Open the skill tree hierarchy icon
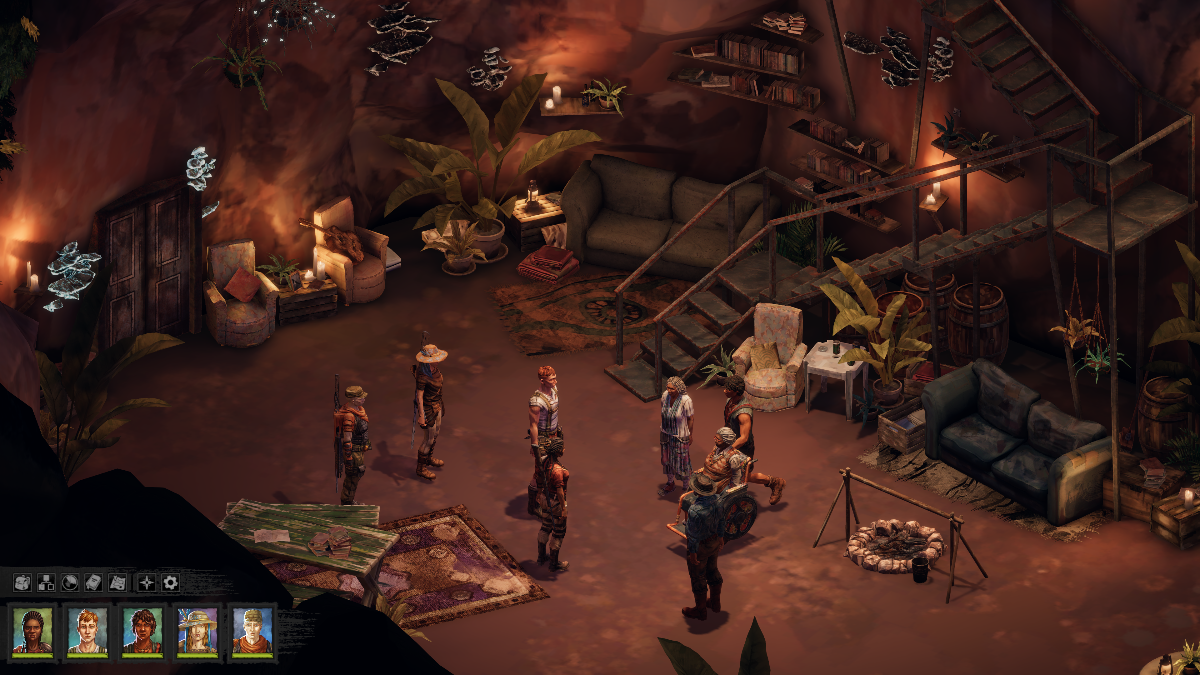 (46, 582)
